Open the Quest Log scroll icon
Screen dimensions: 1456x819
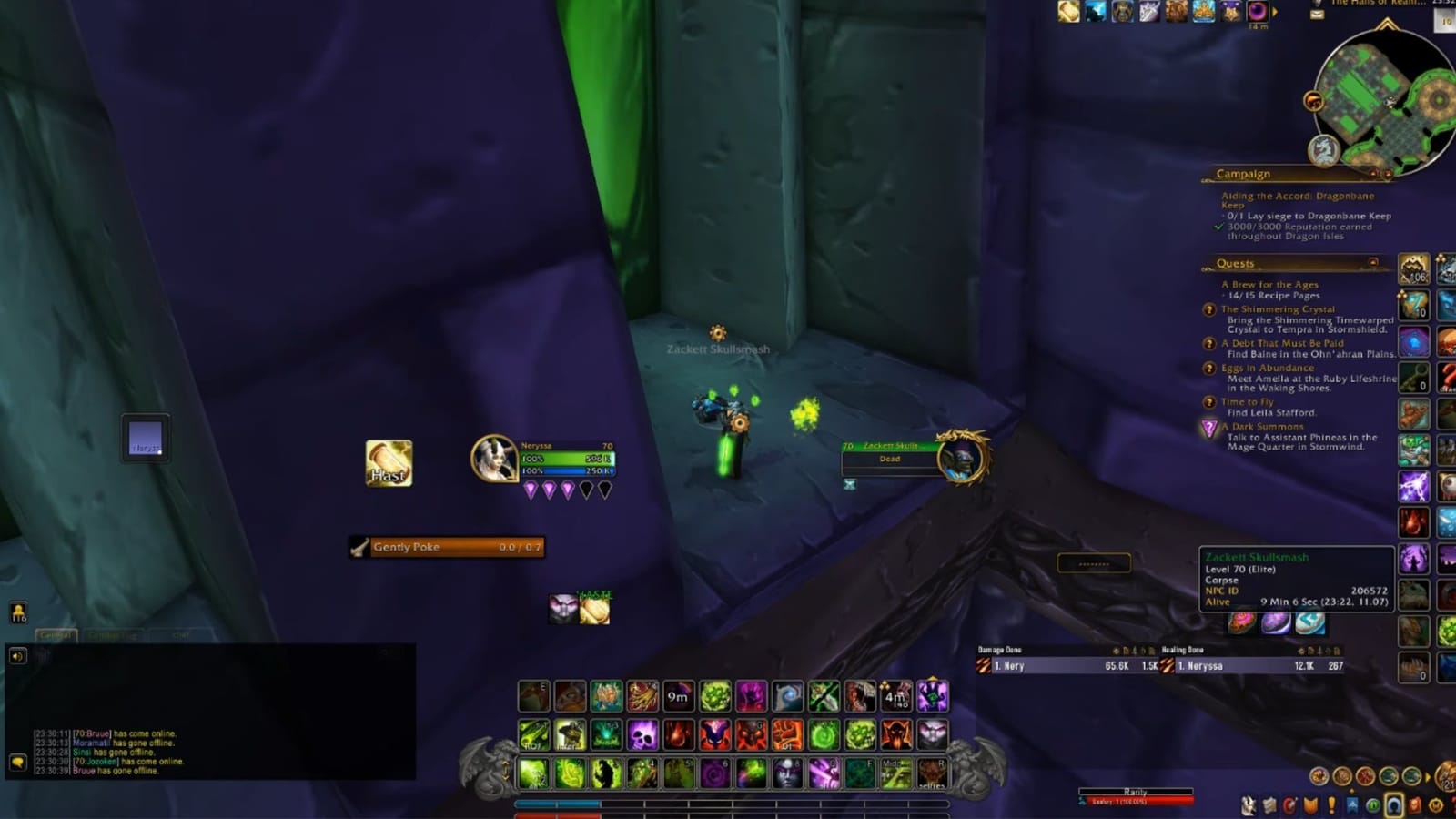pos(1269,804)
